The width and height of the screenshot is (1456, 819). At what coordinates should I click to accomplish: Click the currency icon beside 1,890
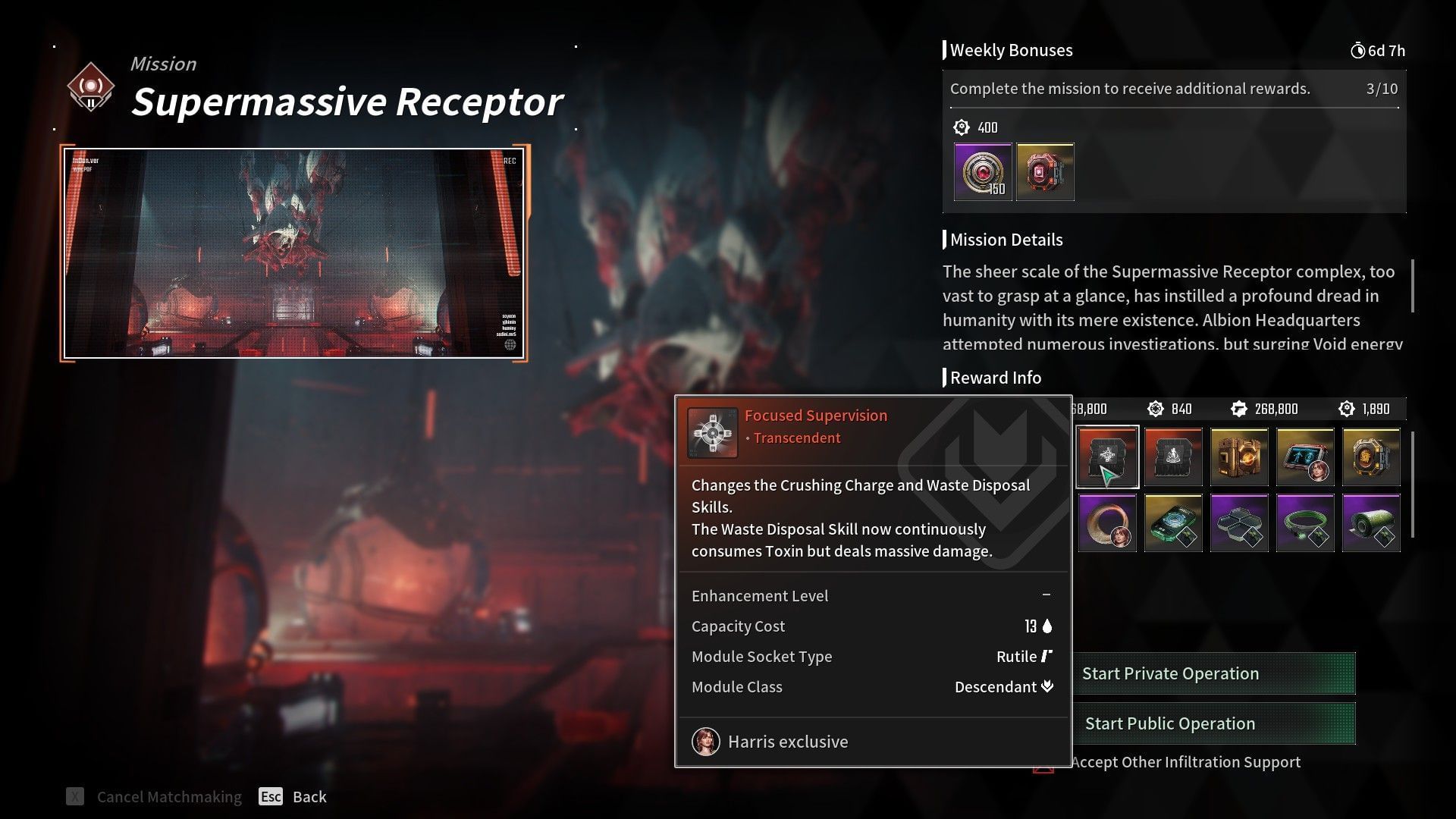tap(1348, 408)
